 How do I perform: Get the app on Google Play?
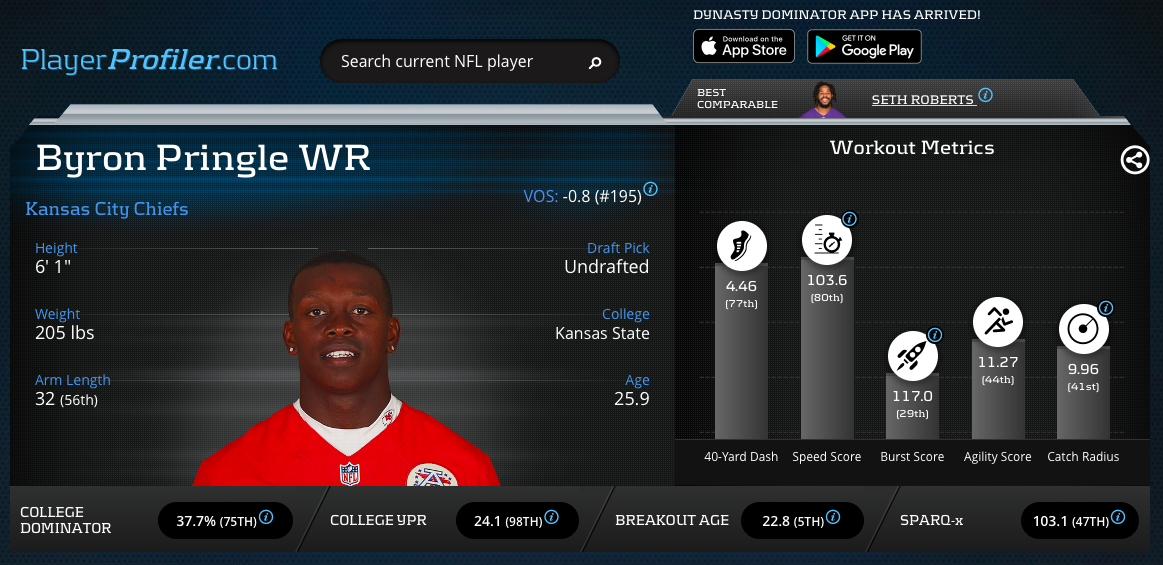(864, 46)
